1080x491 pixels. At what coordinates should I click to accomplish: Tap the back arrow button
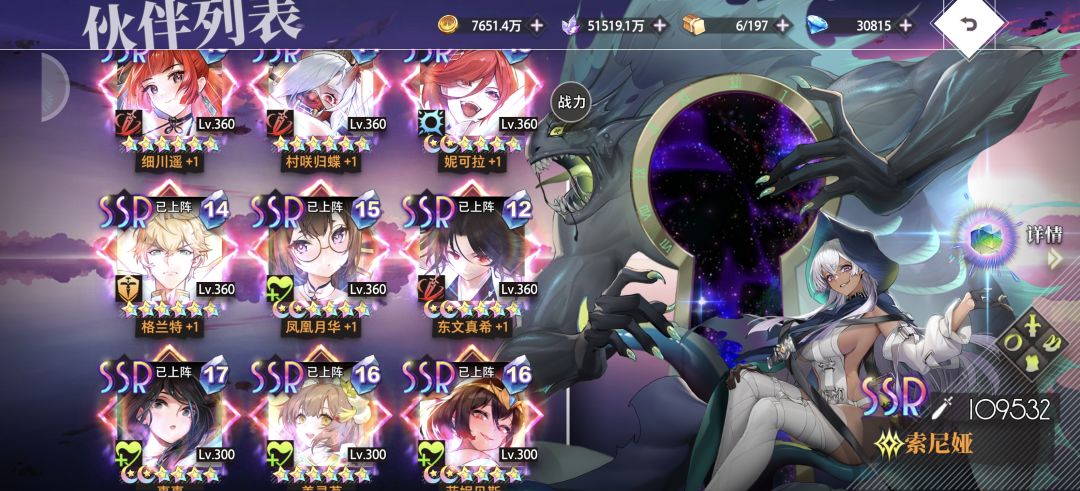(970, 26)
